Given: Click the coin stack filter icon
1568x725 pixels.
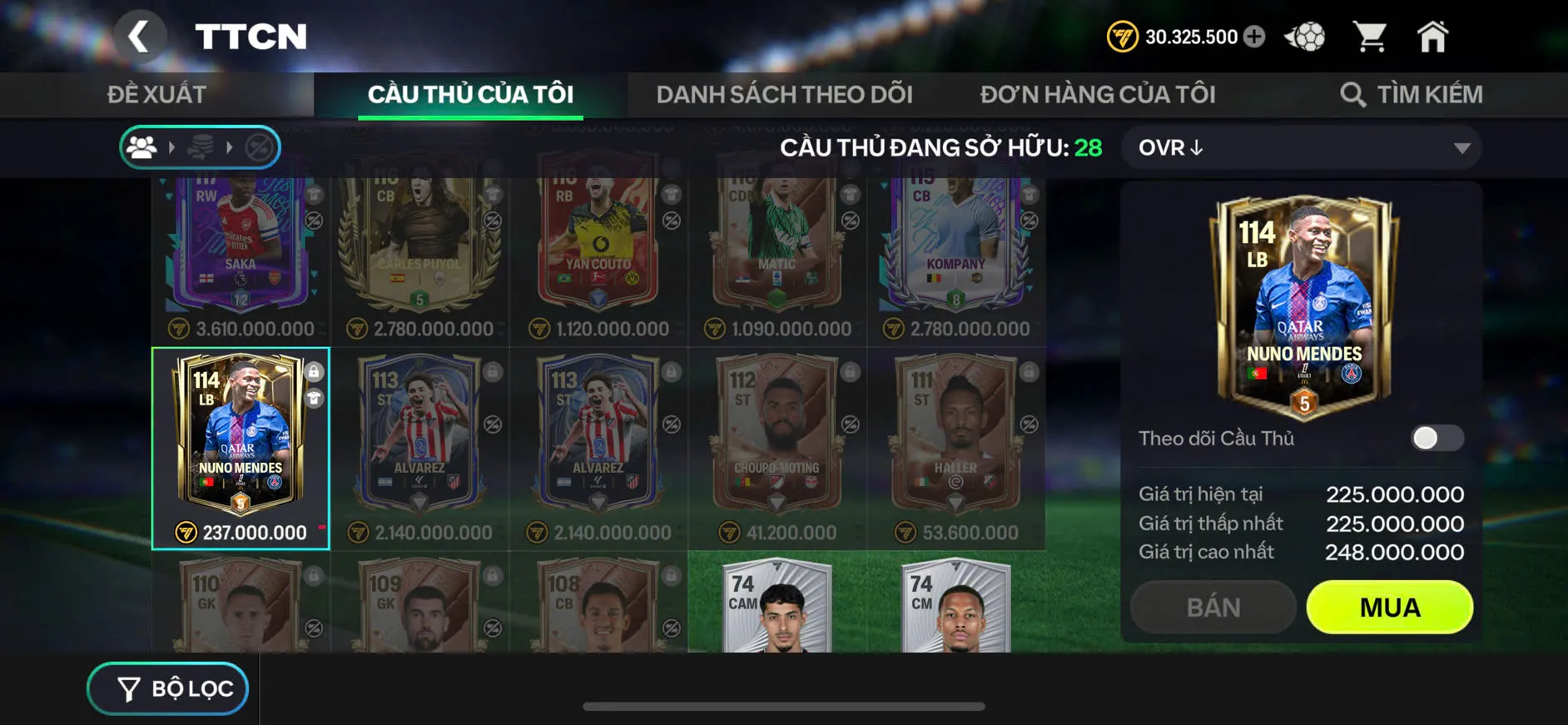Looking at the screenshot, I should coord(201,147).
